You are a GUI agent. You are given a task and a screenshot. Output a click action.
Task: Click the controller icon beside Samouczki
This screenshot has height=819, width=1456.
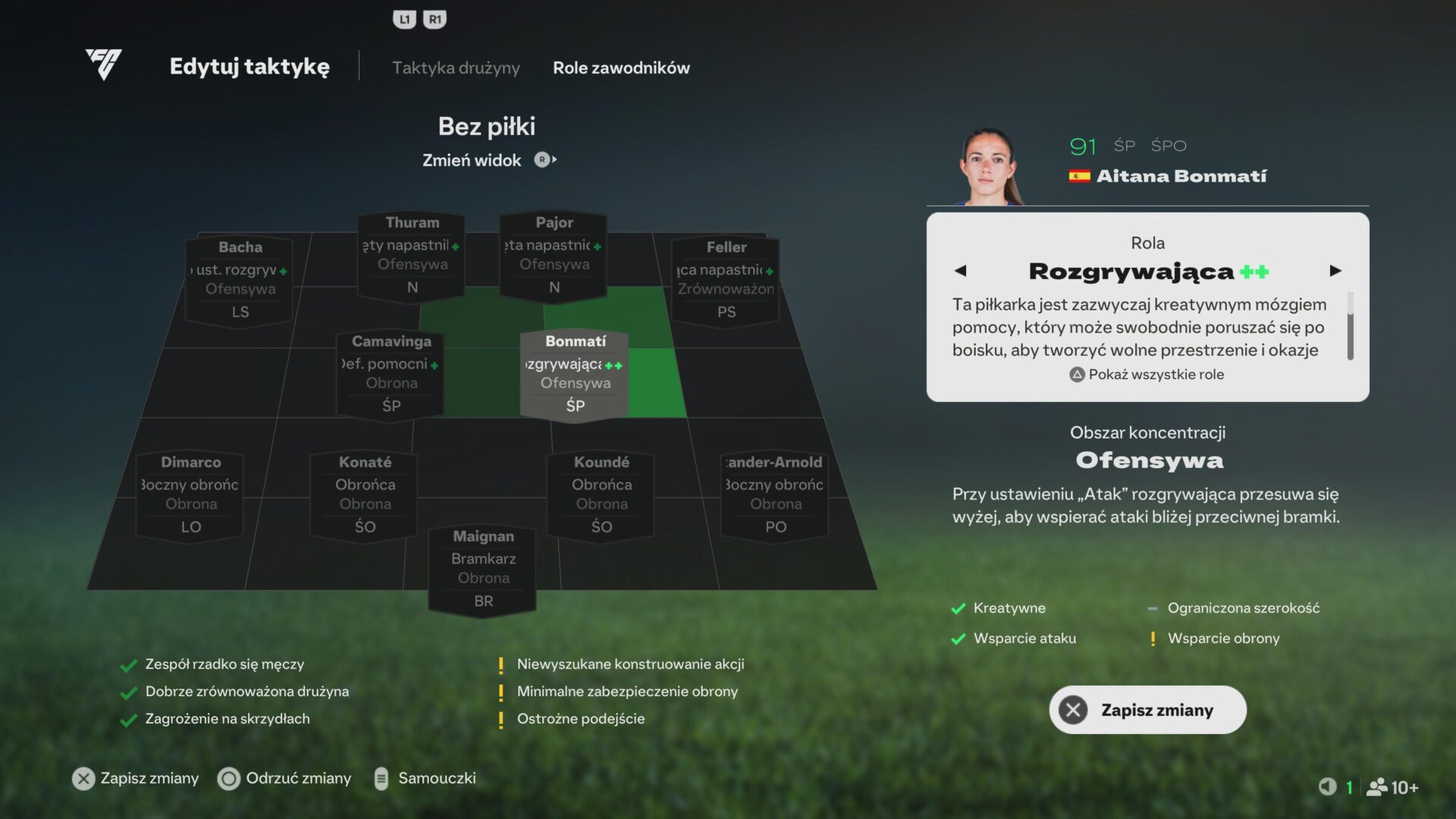pos(379,778)
